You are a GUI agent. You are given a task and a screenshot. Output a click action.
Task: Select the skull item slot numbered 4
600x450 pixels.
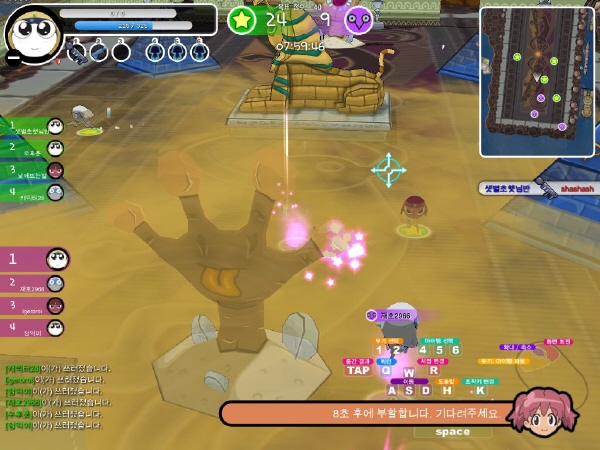pyautogui.click(x=154, y=51)
